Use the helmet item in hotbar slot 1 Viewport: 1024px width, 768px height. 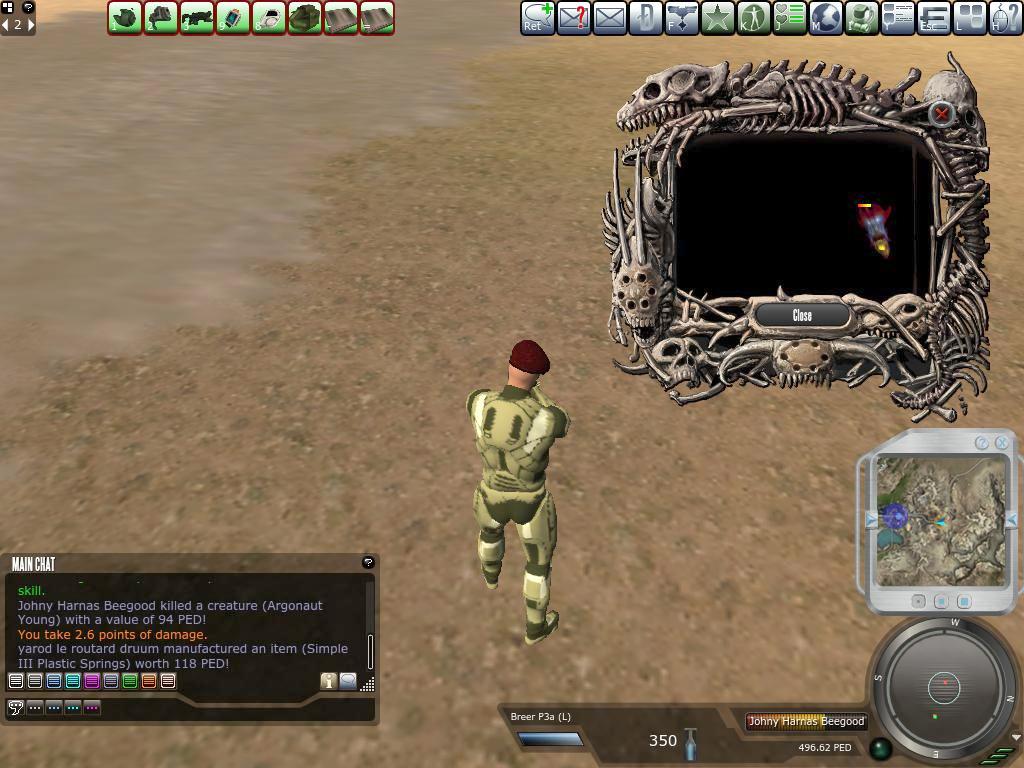coord(125,17)
